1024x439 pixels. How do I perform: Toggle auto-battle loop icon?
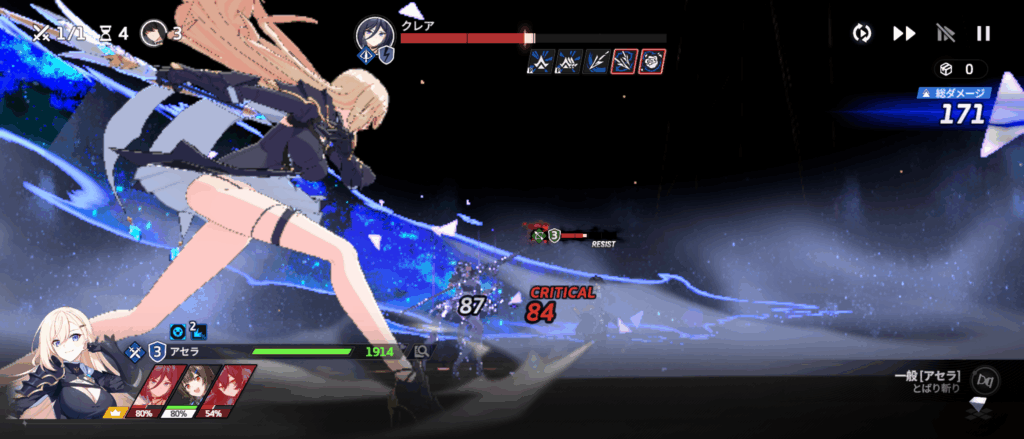(x=862, y=33)
